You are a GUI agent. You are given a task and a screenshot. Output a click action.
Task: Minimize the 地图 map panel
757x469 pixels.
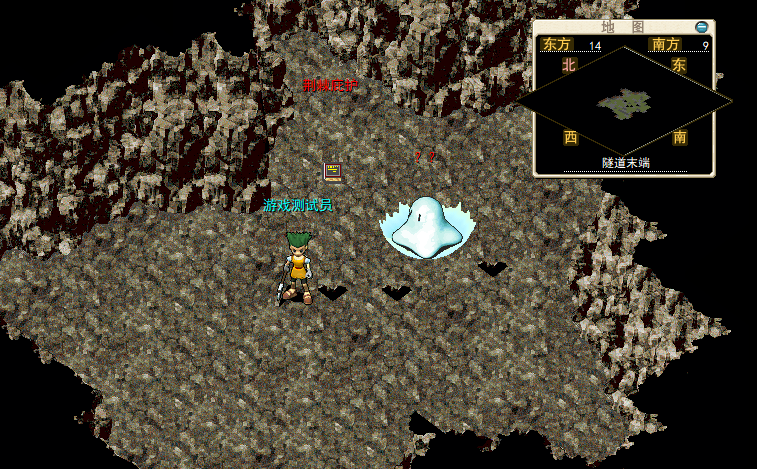click(702, 27)
